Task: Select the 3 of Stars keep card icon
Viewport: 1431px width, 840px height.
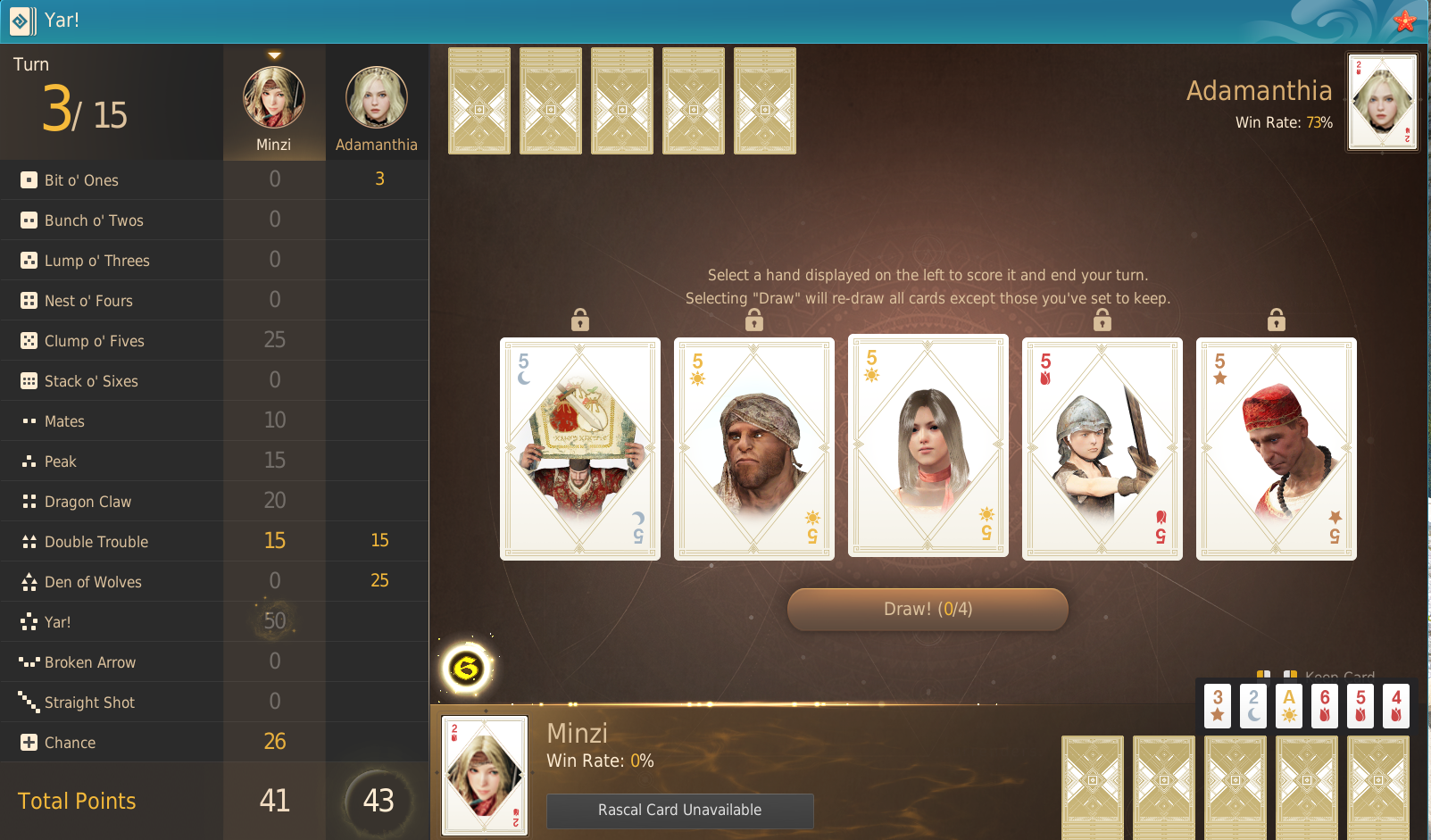Action: click(1217, 705)
